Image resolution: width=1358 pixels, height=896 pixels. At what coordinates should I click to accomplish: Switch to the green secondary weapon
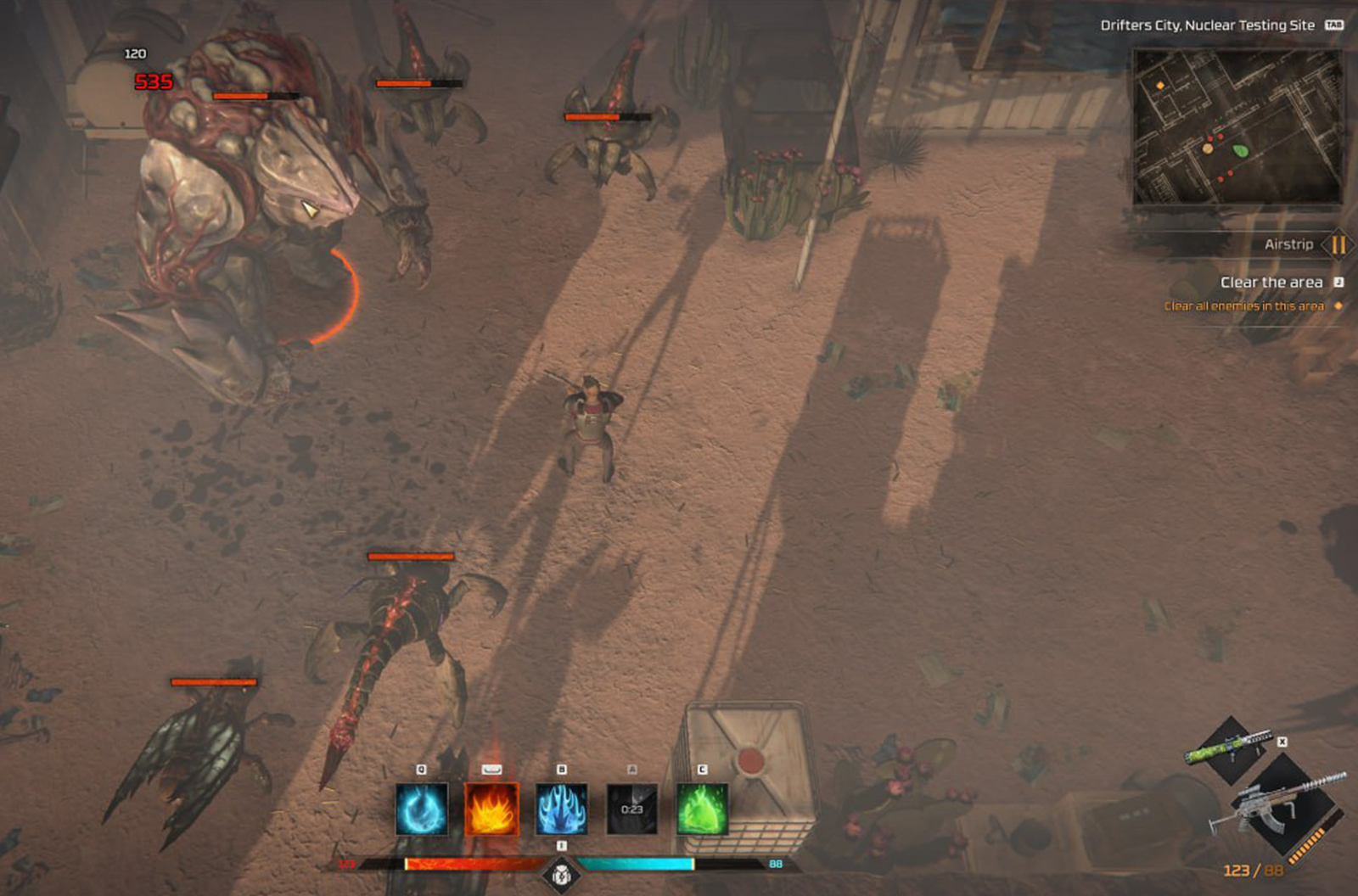[x=1232, y=745]
